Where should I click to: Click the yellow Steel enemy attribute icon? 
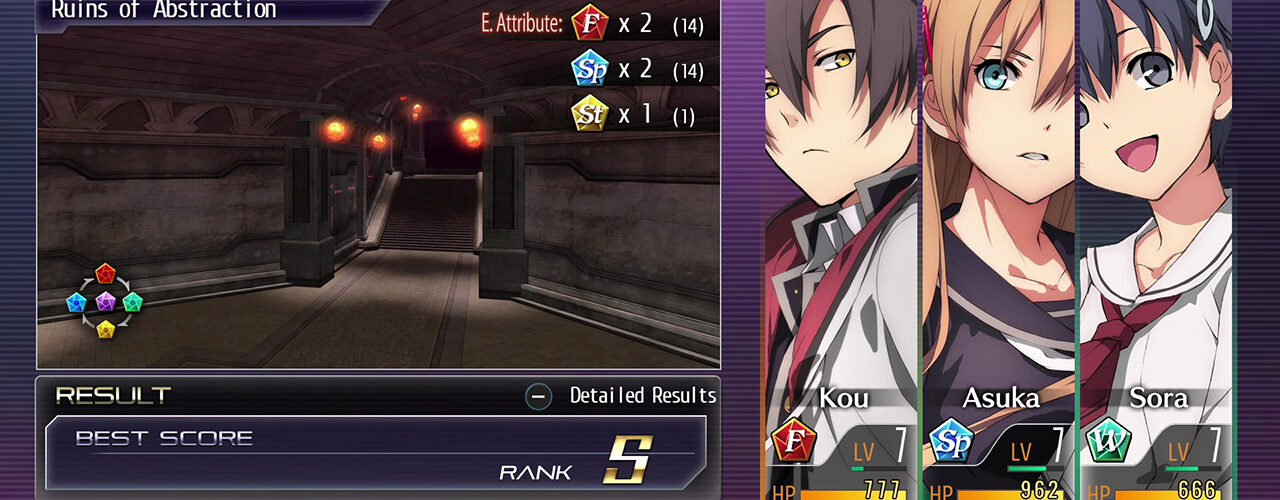click(590, 115)
